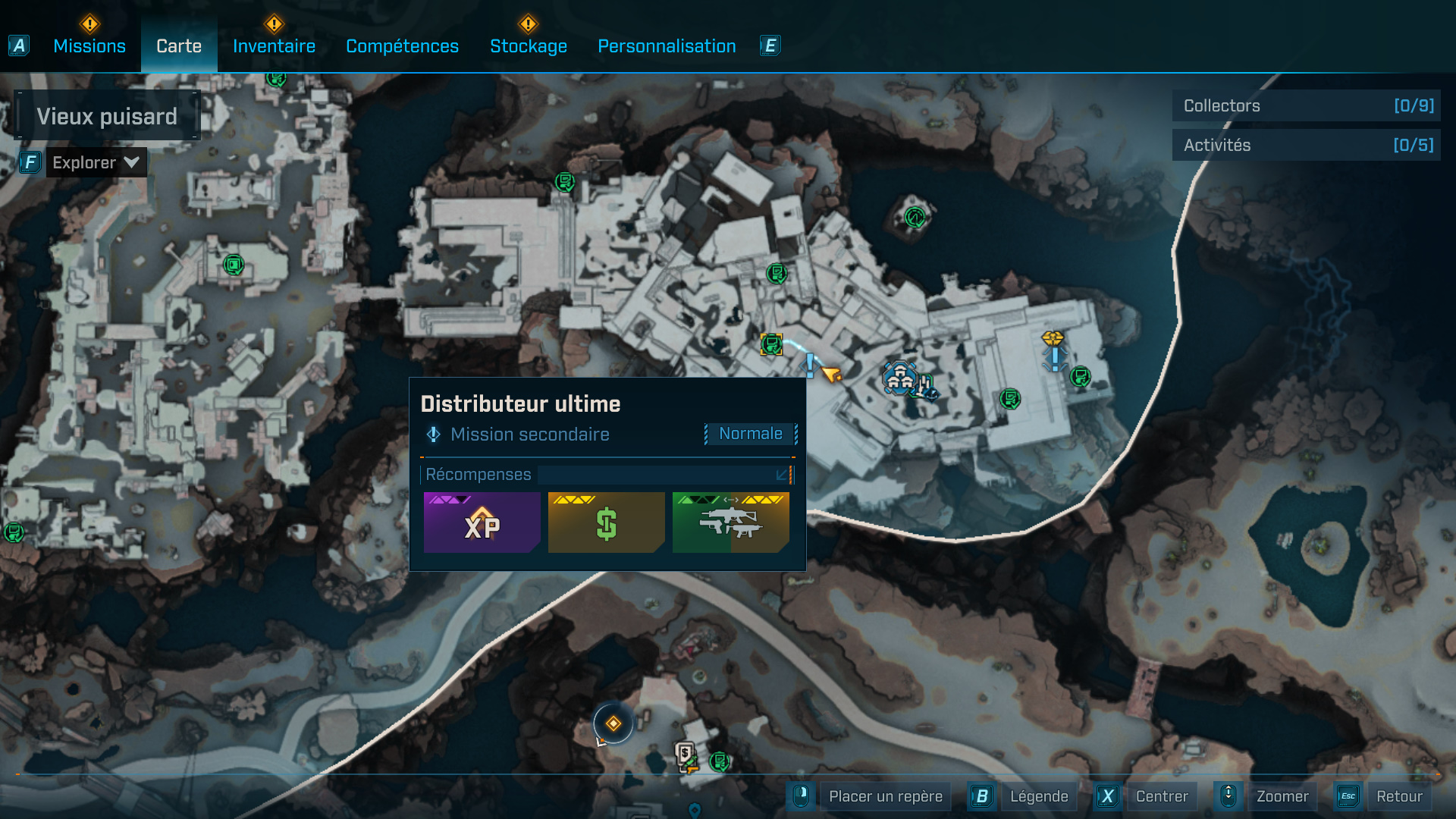Centrer the map on the player
The width and height of the screenshot is (1456, 819).
click(x=1161, y=796)
